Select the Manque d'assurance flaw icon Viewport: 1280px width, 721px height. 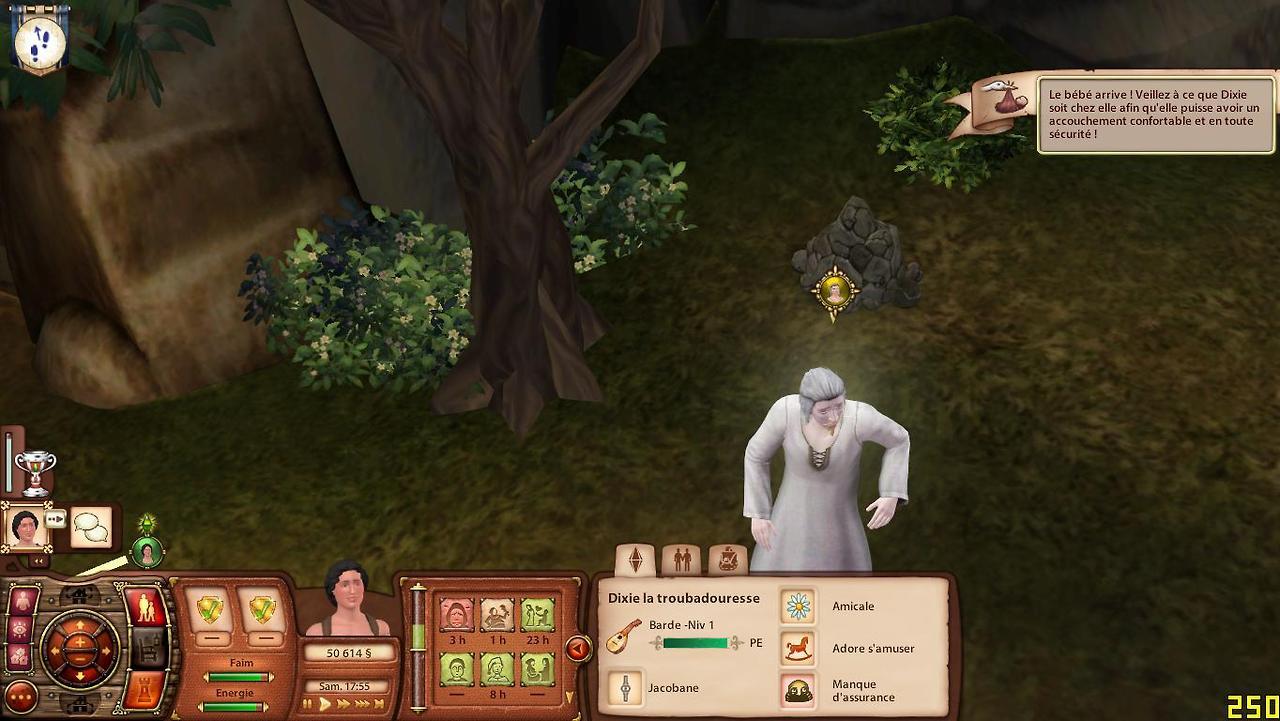pyautogui.click(x=797, y=690)
